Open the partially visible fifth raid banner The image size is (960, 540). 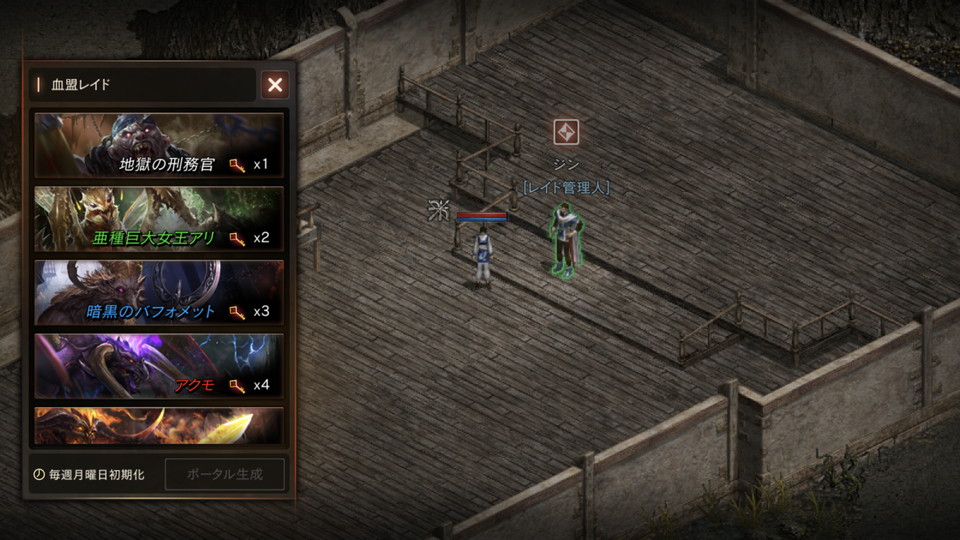click(159, 425)
